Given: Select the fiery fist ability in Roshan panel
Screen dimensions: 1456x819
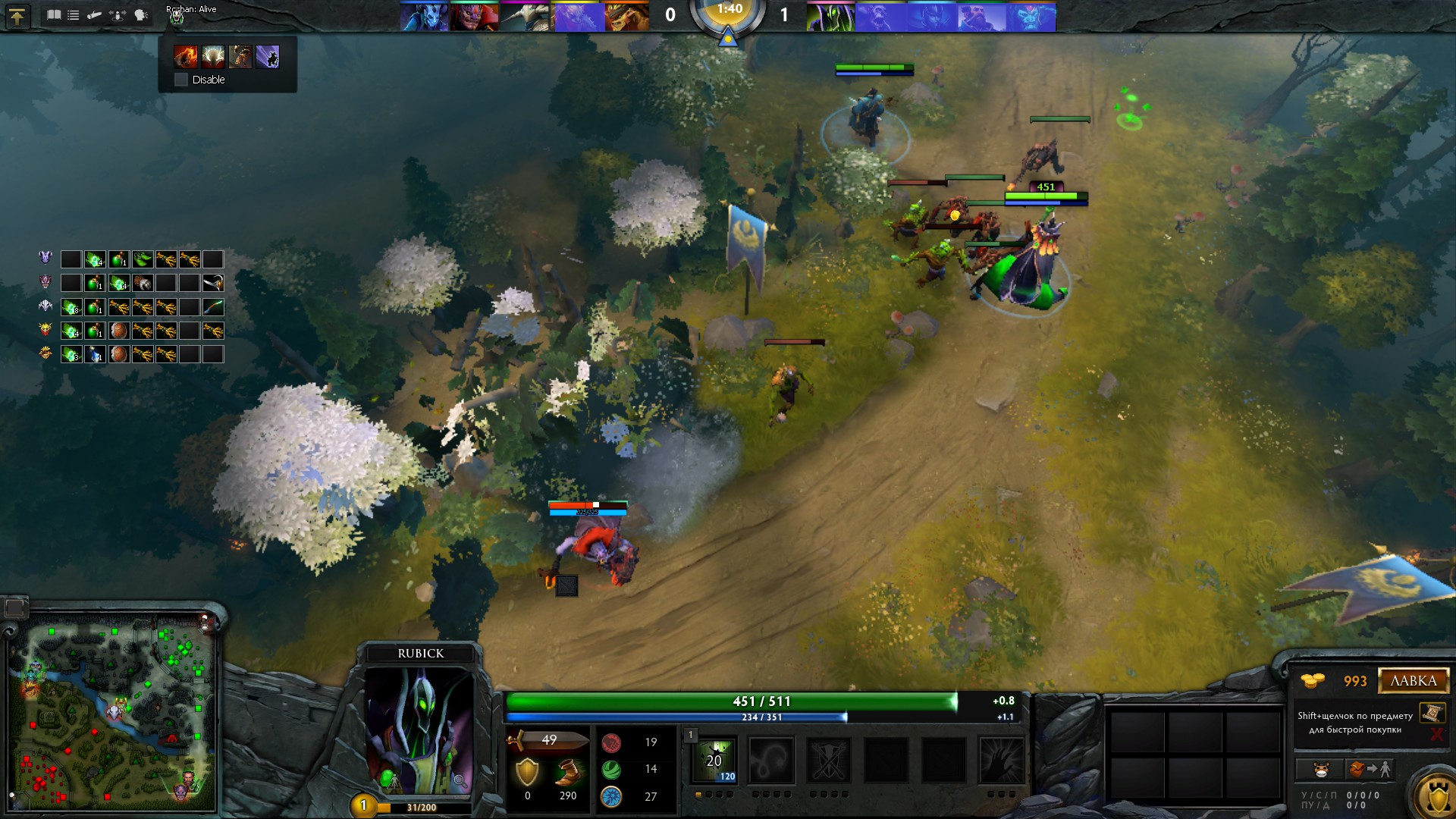Looking at the screenshot, I should [185, 56].
